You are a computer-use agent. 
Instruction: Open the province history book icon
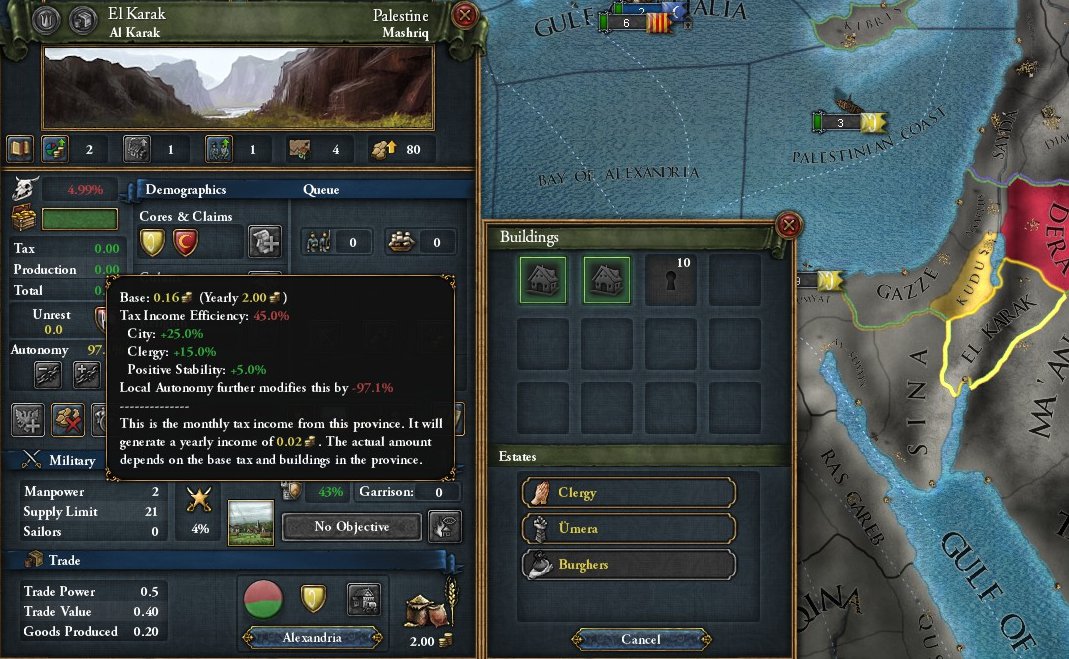click(21, 150)
